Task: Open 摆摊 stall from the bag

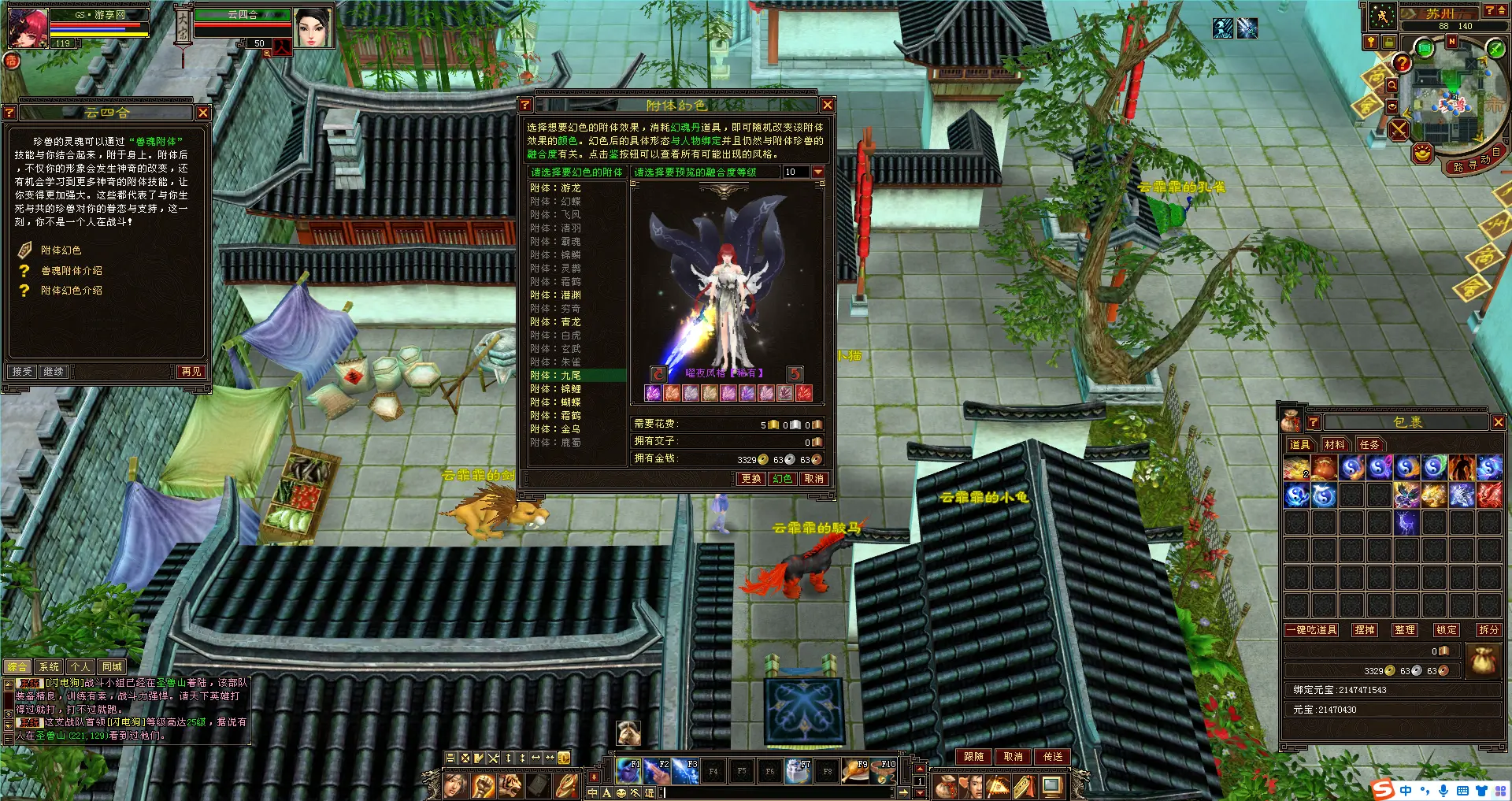Action: 1365,630
